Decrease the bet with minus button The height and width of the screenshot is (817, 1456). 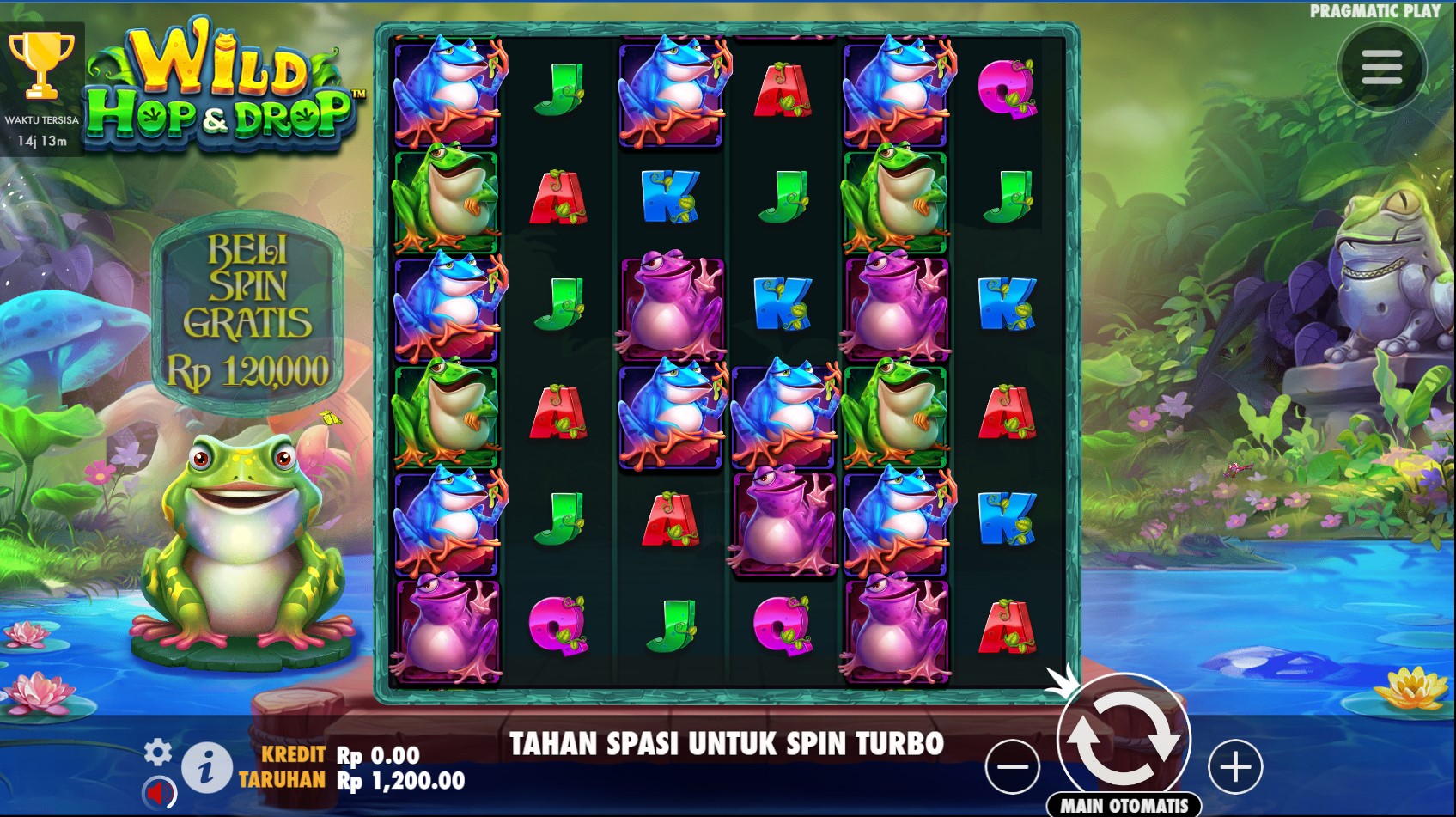(1012, 765)
